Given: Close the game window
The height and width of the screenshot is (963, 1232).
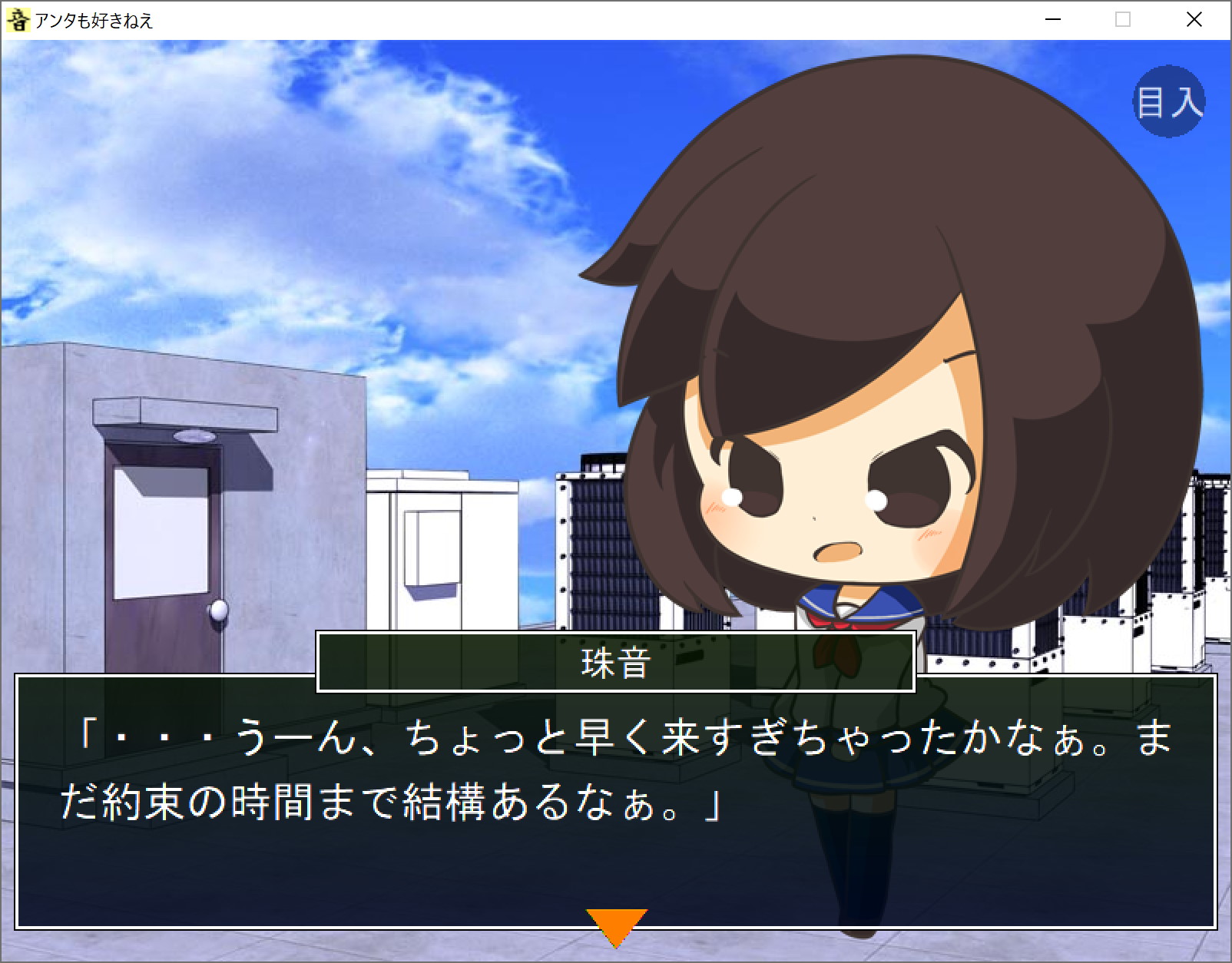Looking at the screenshot, I should point(1194,20).
